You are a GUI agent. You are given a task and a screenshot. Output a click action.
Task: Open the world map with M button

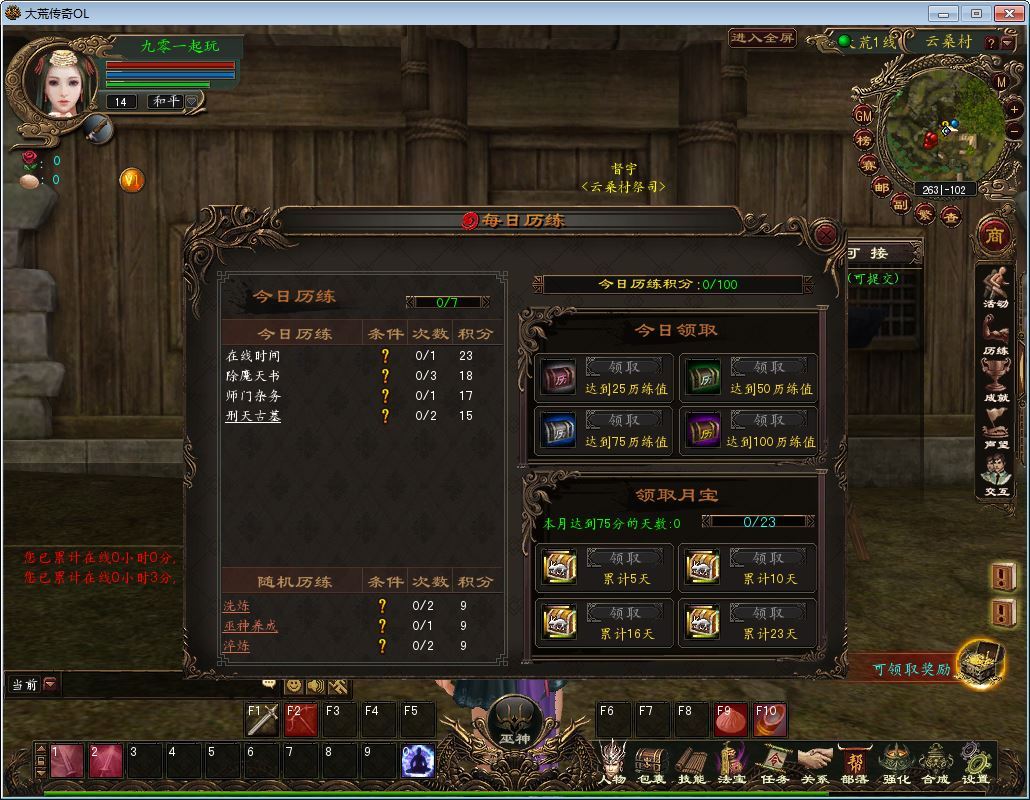pos(1001,82)
